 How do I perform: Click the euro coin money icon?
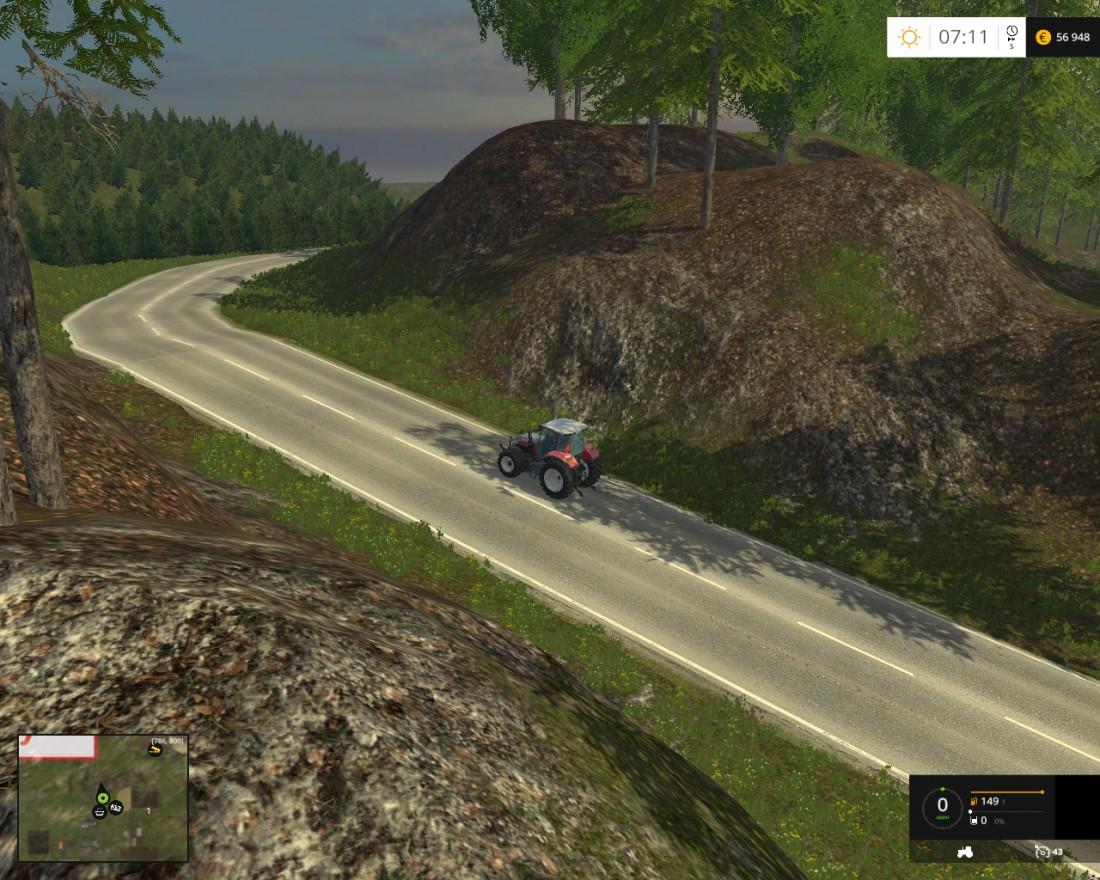click(1043, 37)
